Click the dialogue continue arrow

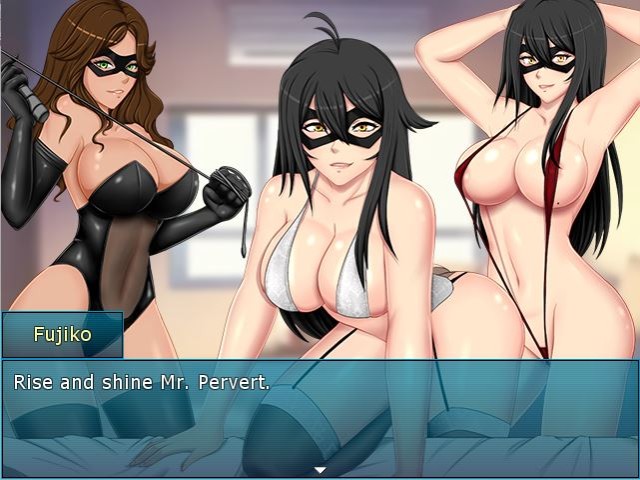[x=320, y=469]
